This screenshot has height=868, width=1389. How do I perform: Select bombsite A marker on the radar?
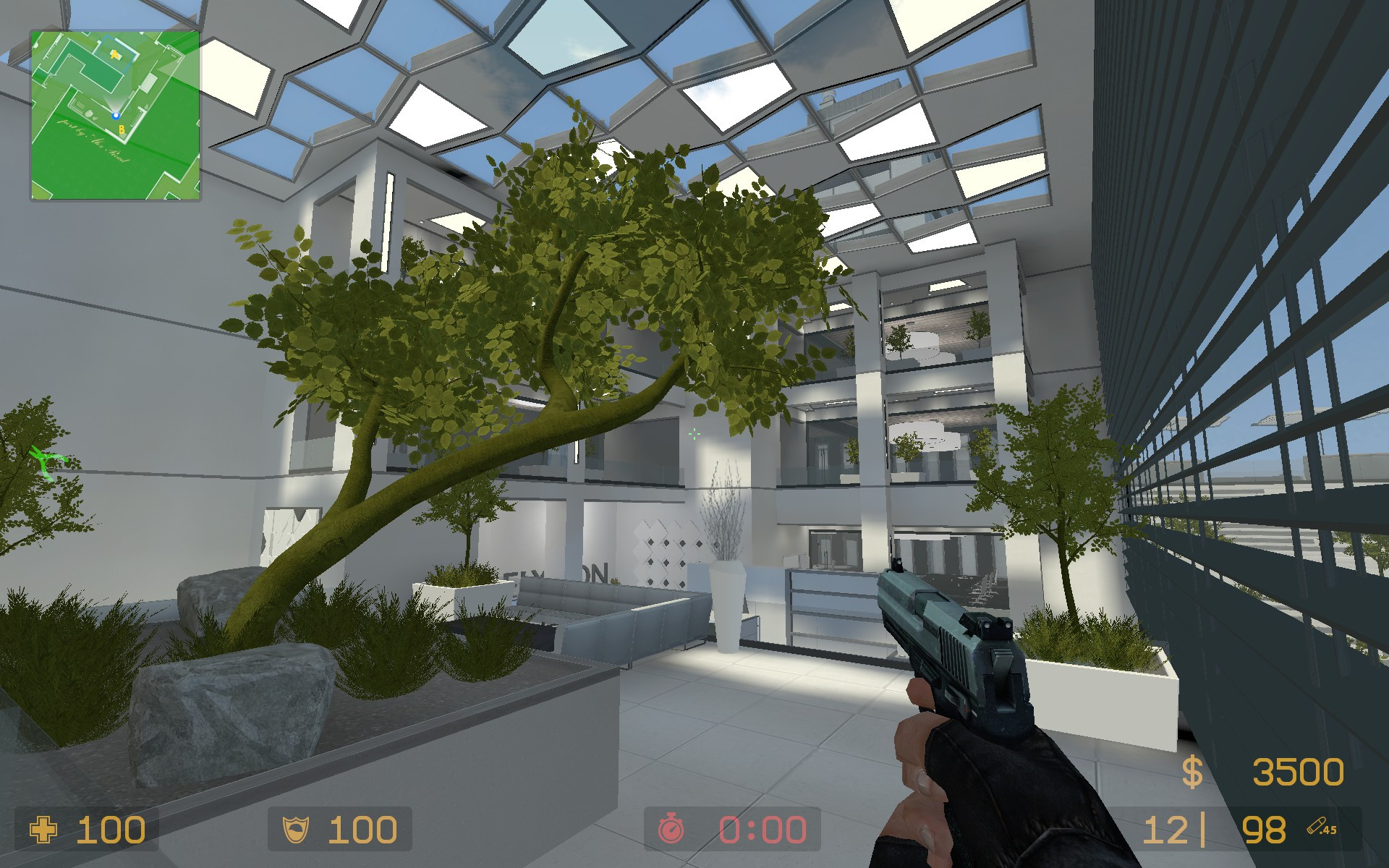[115, 55]
